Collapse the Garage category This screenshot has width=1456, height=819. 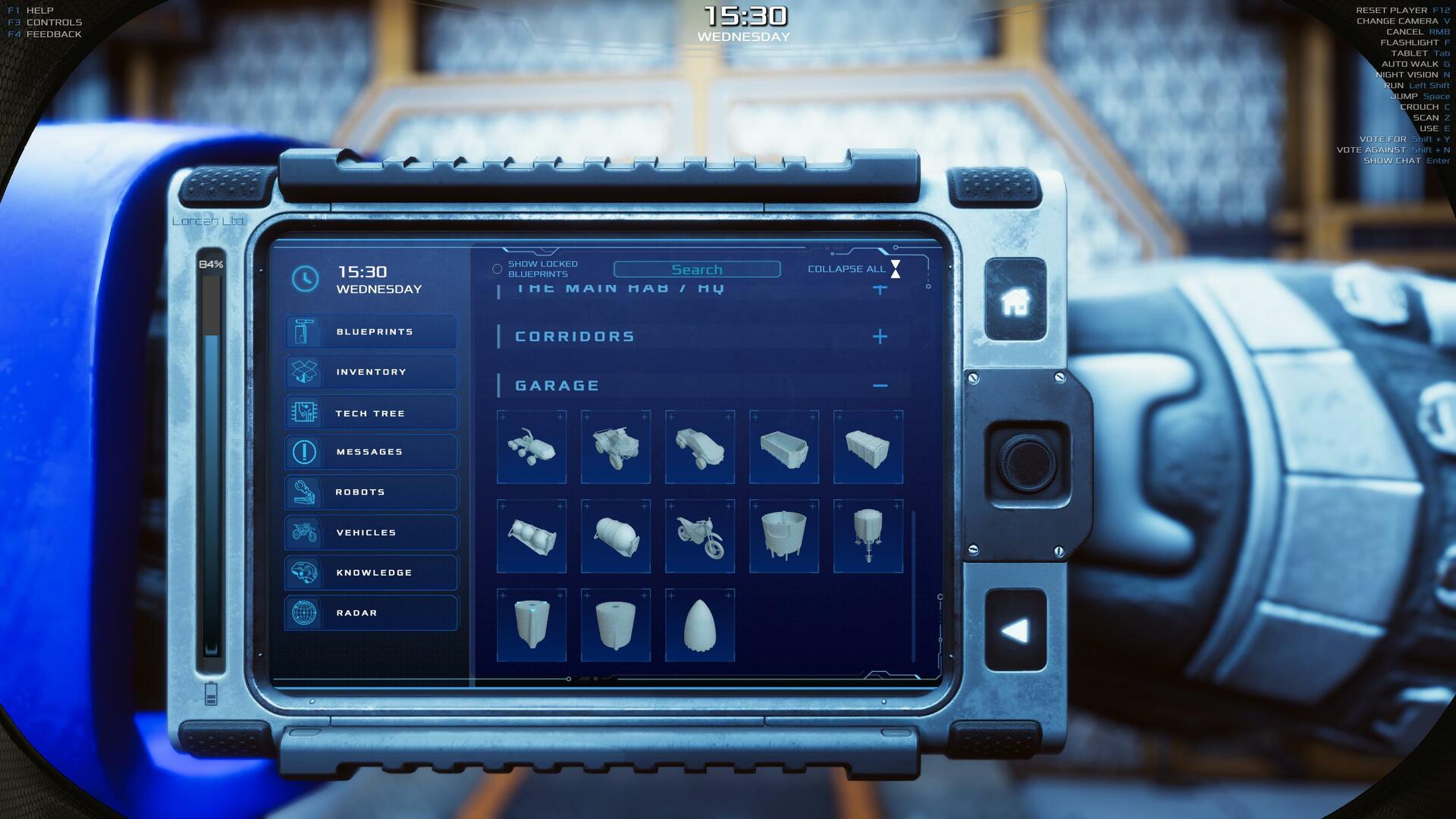(x=880, y=385)
